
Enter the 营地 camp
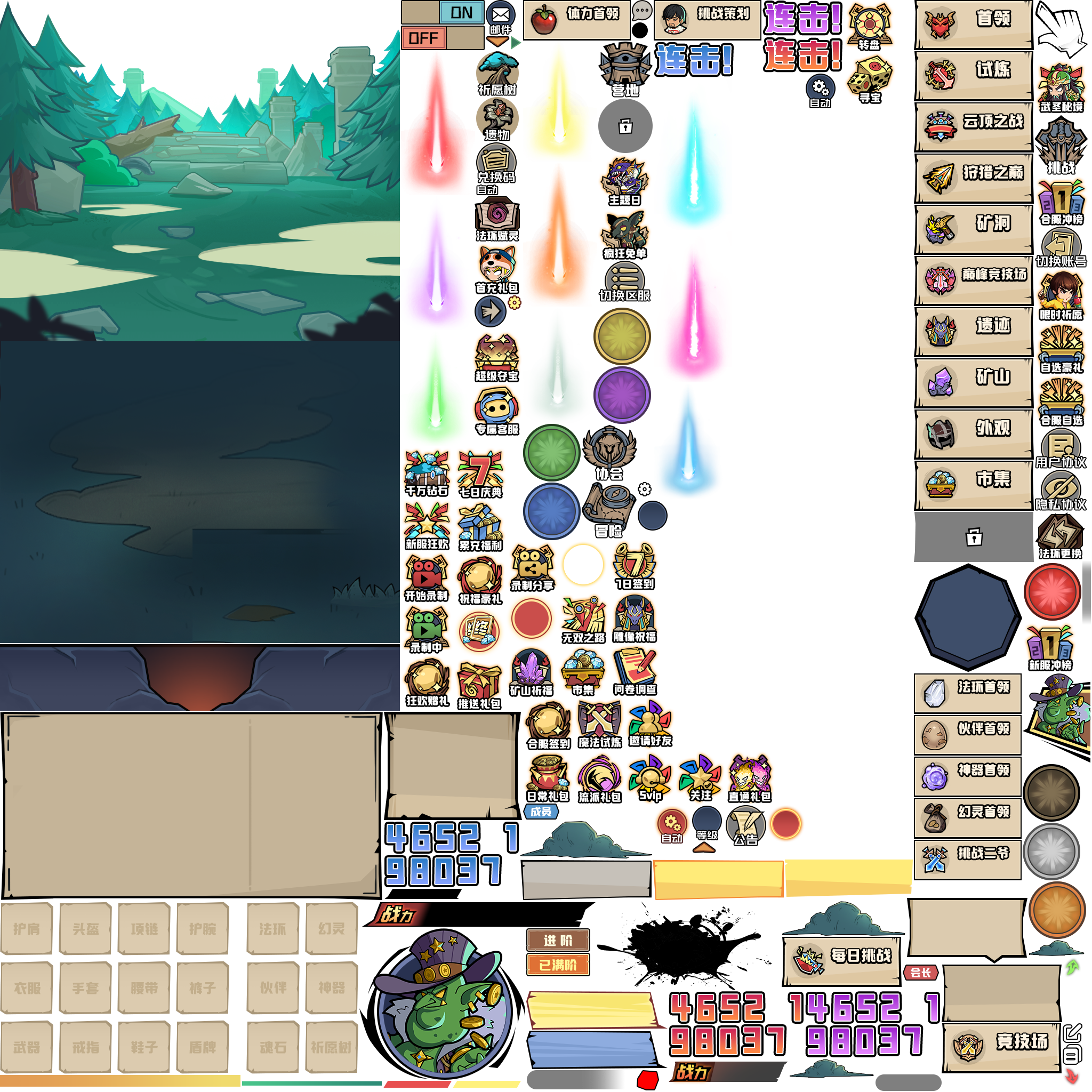pos(624,70)
